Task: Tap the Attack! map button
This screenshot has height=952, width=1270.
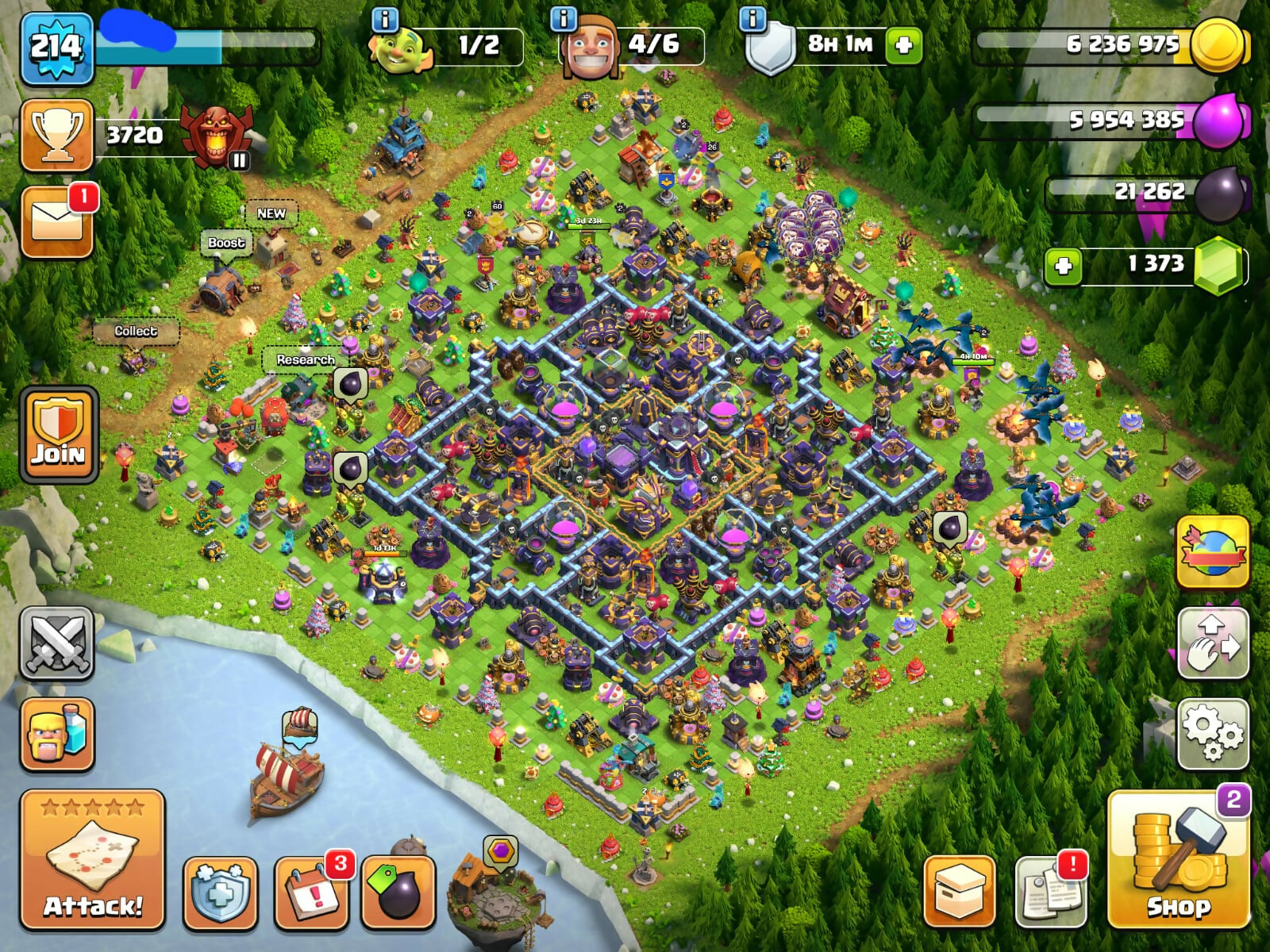Action: [92, 859]
